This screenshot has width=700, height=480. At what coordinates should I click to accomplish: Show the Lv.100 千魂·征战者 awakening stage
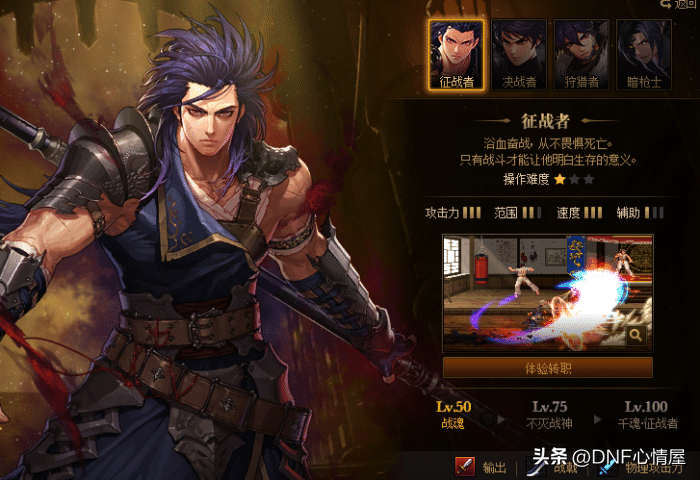(x=645, y=414)
